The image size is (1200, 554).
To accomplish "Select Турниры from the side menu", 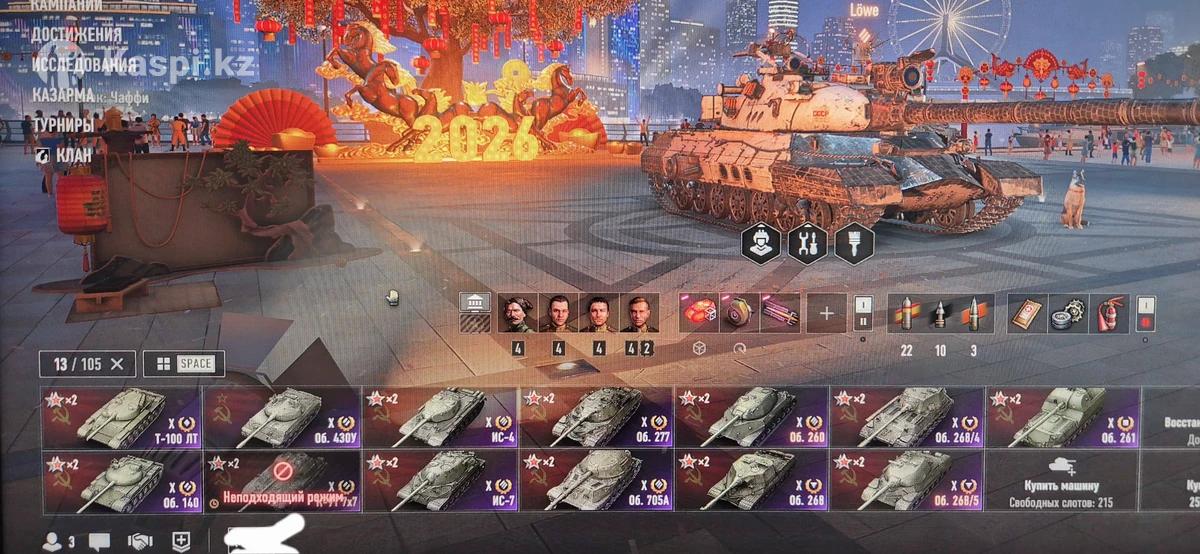I will (63, 125).
